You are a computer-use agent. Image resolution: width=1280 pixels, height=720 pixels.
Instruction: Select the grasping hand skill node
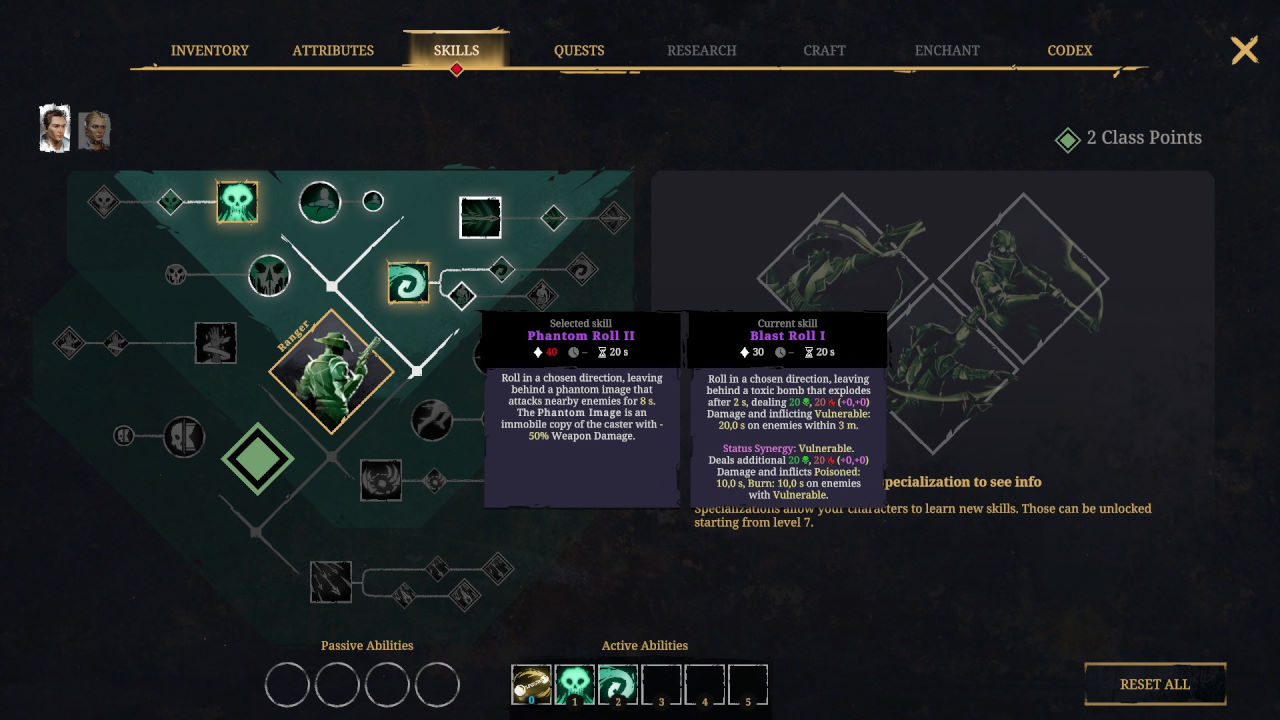(215, 343)
